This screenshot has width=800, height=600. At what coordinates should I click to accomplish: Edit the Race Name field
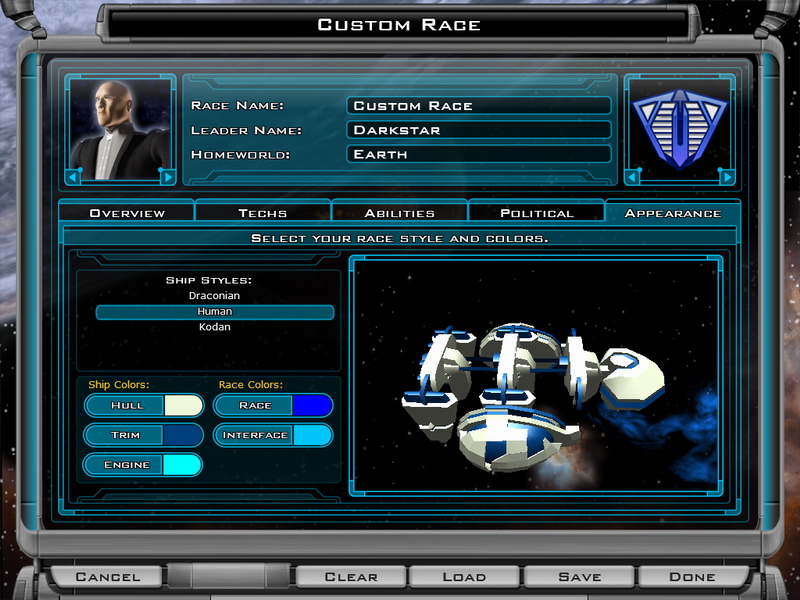point(479,106)
